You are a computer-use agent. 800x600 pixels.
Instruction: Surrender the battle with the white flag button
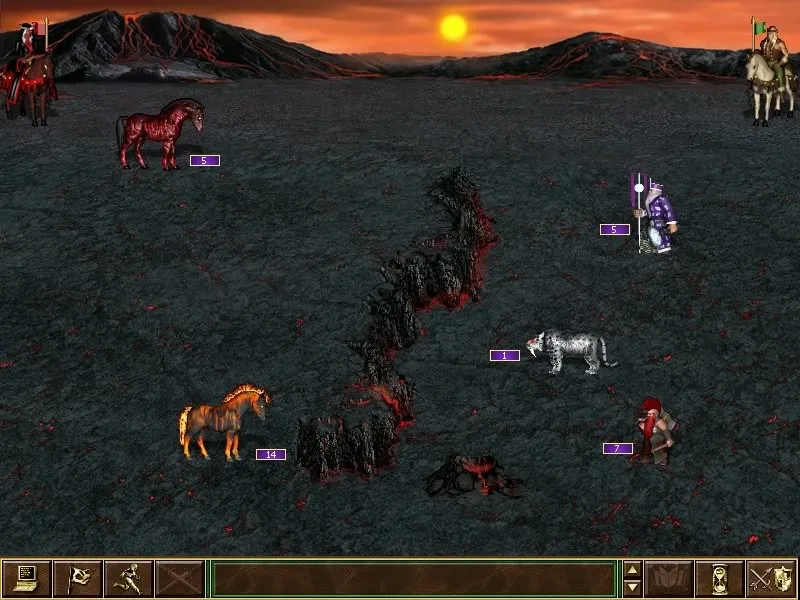[78, 578]
